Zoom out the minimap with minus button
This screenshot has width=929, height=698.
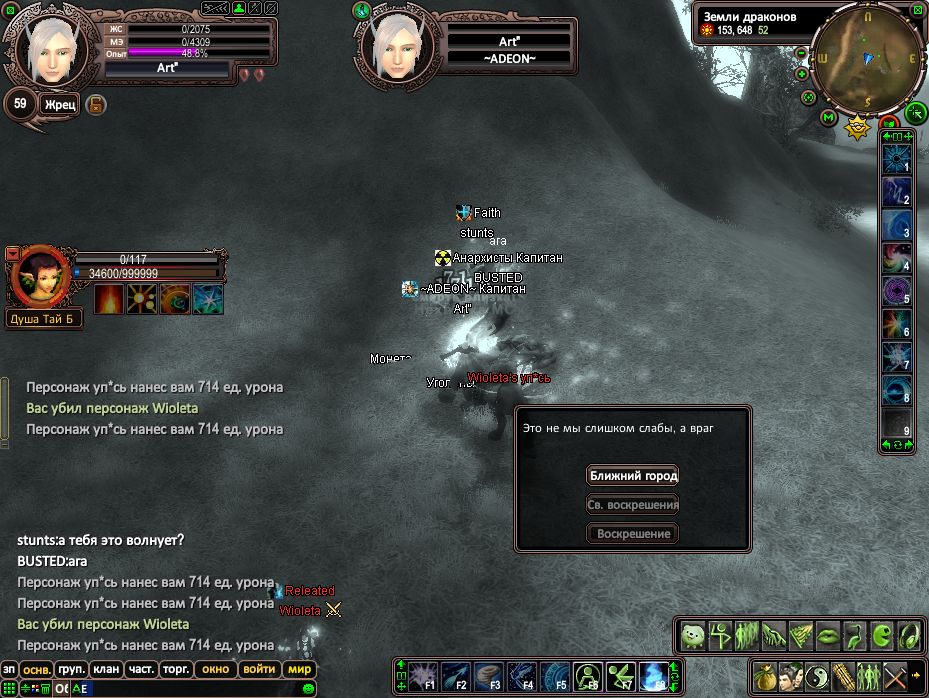tap(800, 54)
